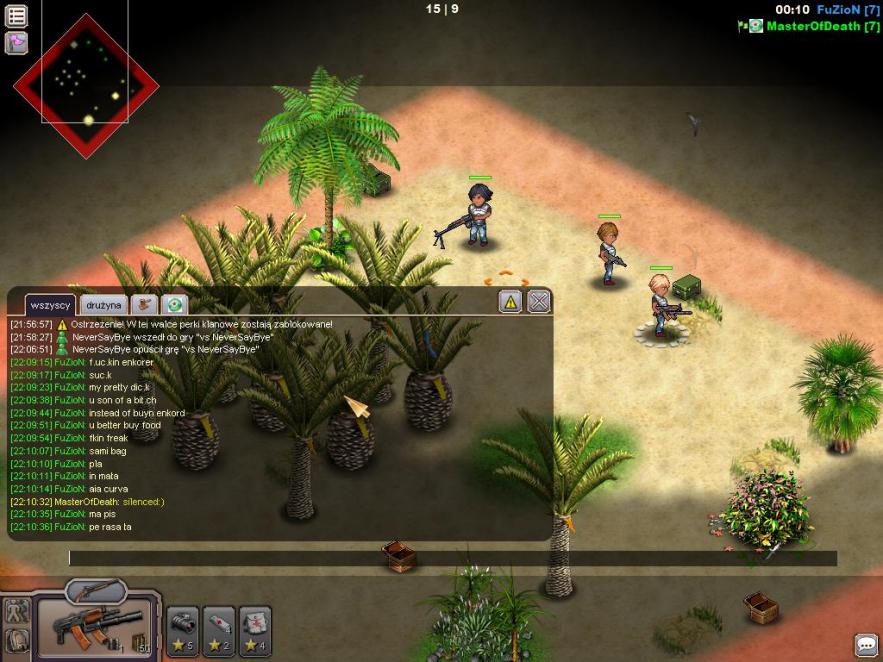Click the yellow warning triangle chat button
This screenshot has width=883, height=662.
pyautogui.click(x=510, y=301)
